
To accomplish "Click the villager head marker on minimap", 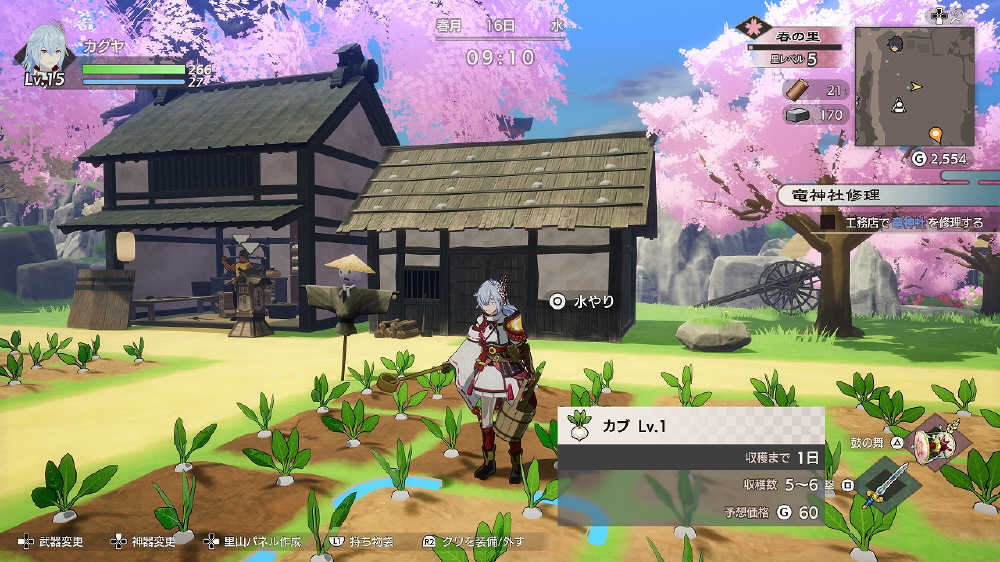I will coord(896,45).
